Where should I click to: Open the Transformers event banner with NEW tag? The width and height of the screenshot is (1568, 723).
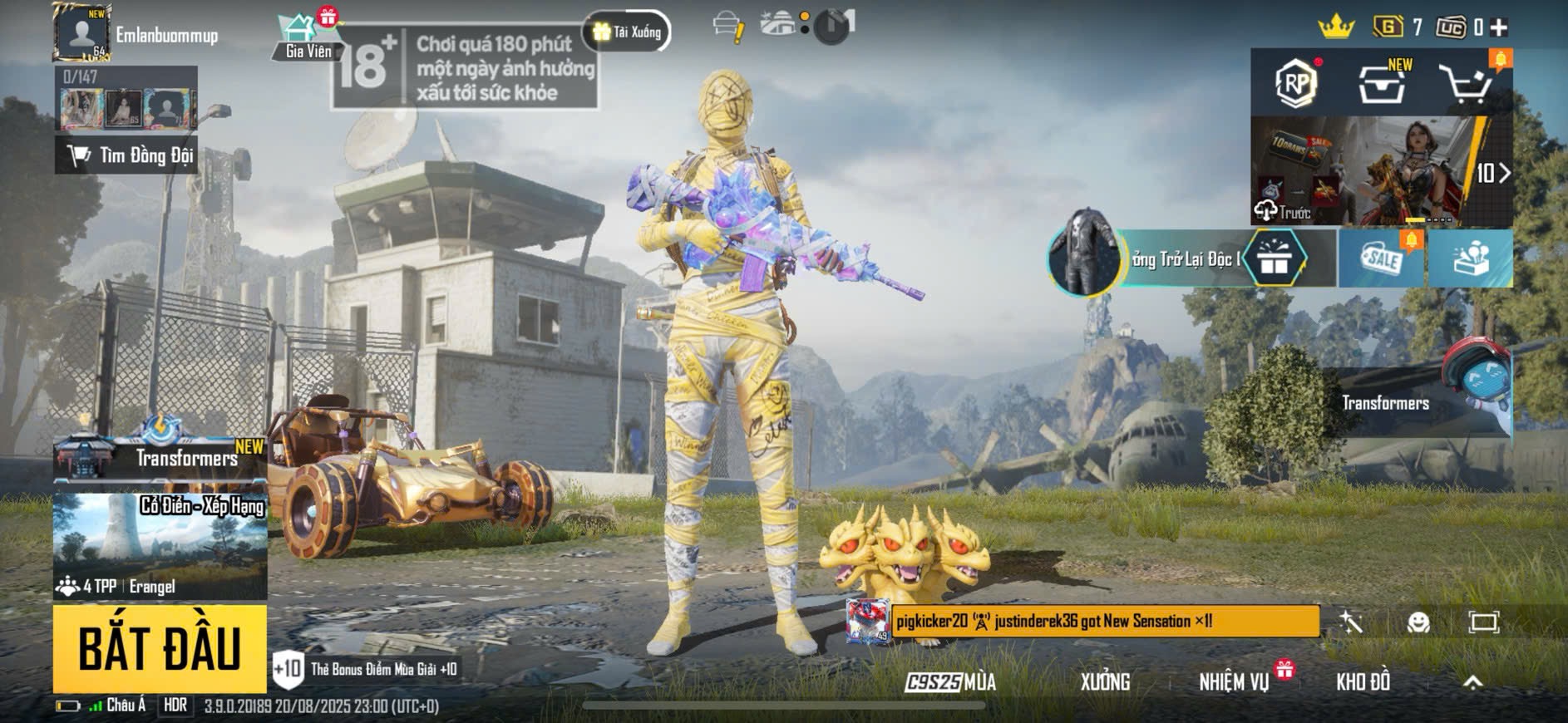click(x=160, y=456)
